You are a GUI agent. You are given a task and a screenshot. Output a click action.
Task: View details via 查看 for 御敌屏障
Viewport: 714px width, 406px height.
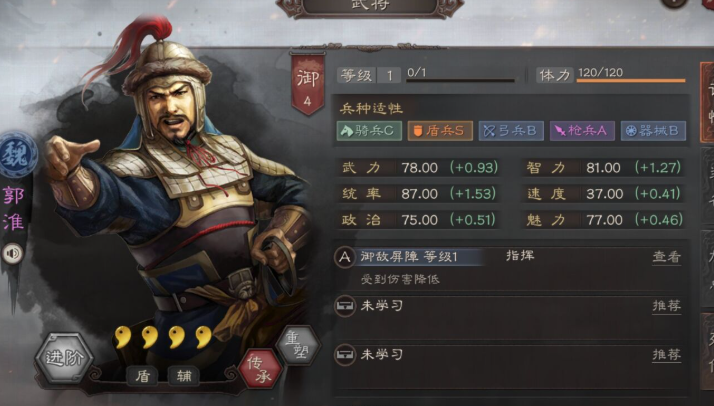[666, 257]
